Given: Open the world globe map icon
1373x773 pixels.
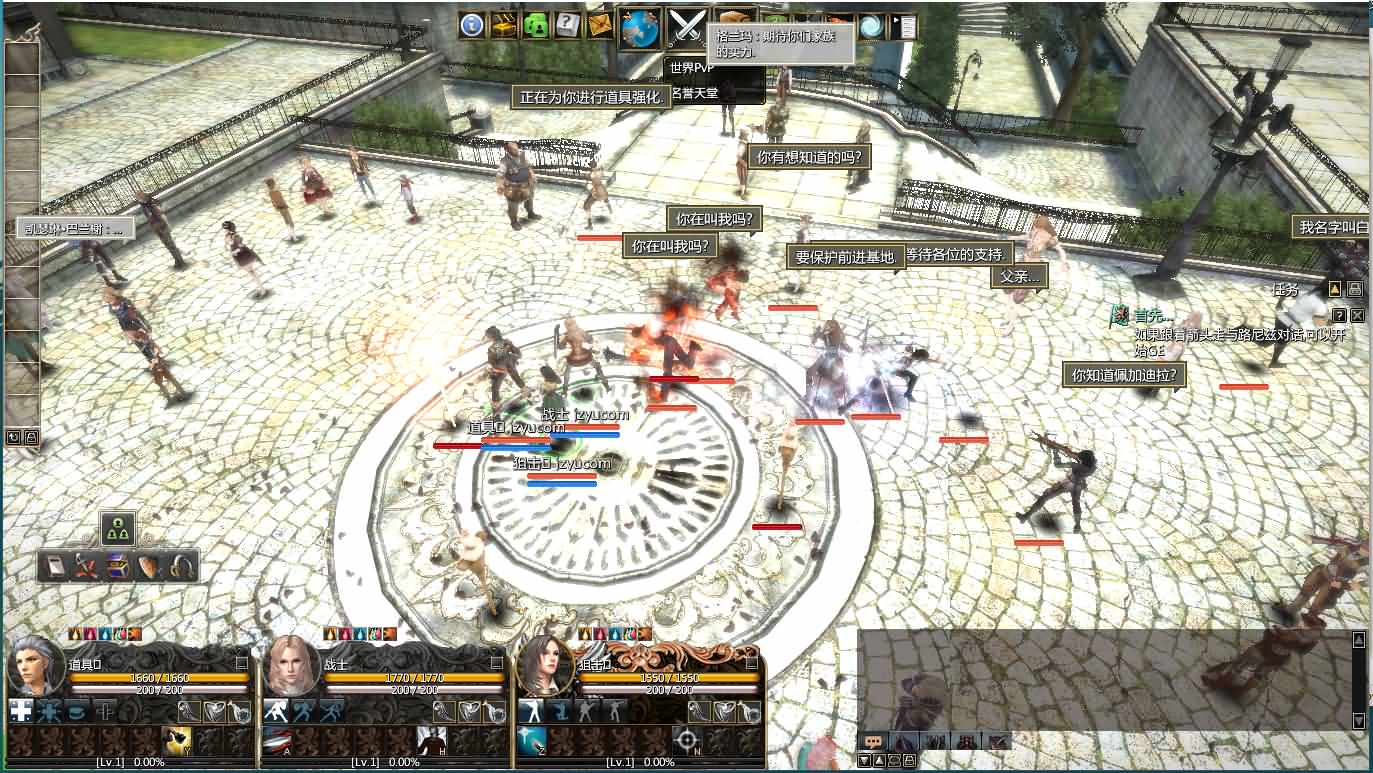Looking at the screenshot, I should 640,27.
